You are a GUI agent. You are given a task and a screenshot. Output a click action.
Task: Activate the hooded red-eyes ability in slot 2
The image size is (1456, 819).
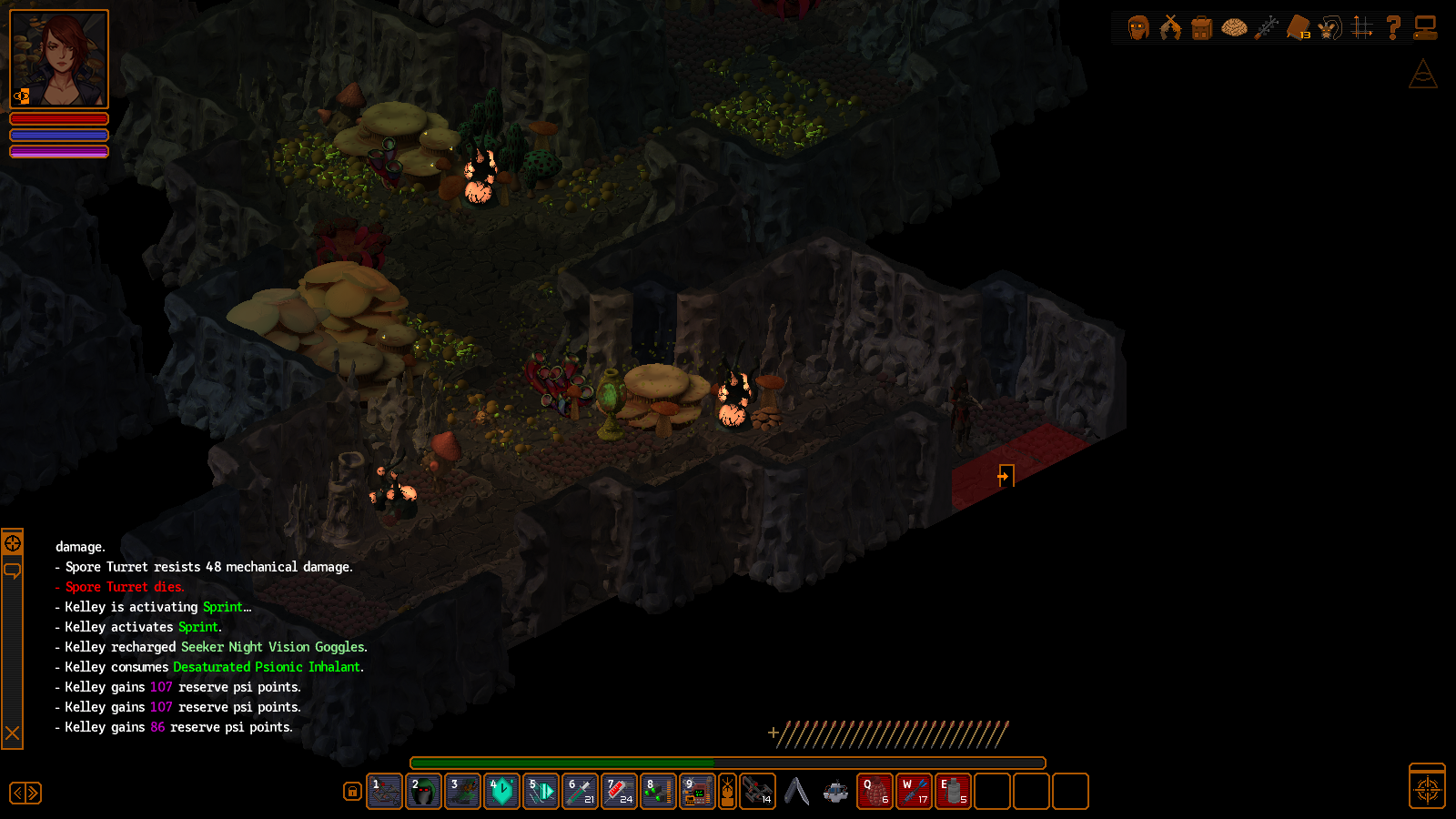click(x=424, y=792)
